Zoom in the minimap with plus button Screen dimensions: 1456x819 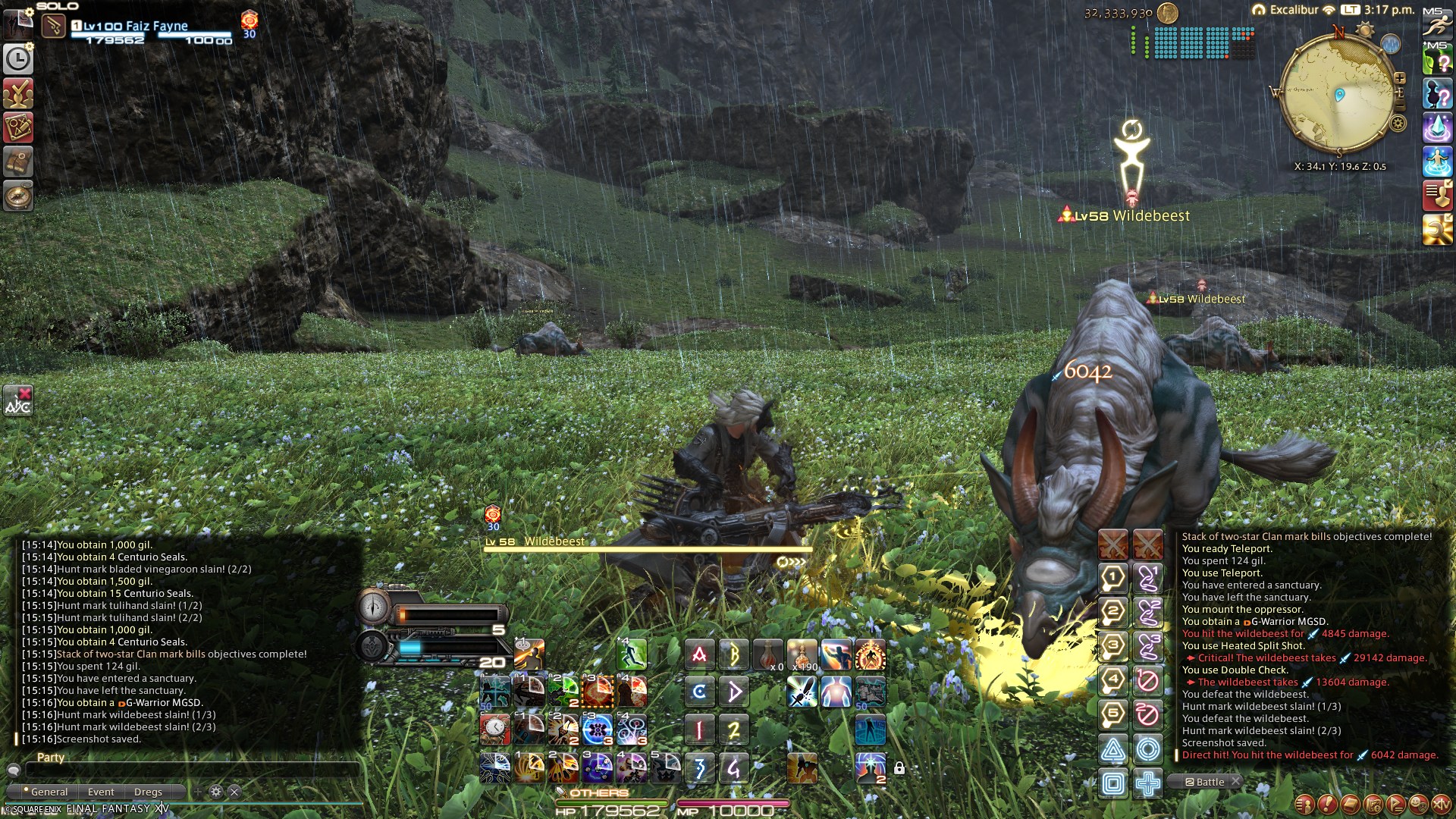(1400, 78)
